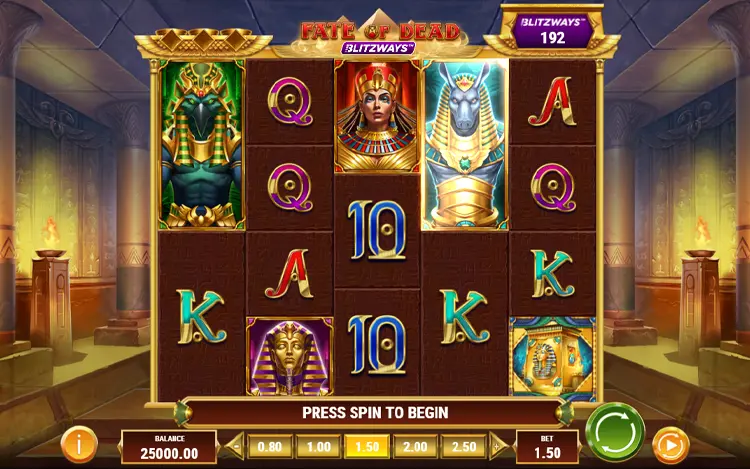Viewport: 750px width, 469px height.
Task: Start autoplay with the orange play button
Action: point(670,445)
